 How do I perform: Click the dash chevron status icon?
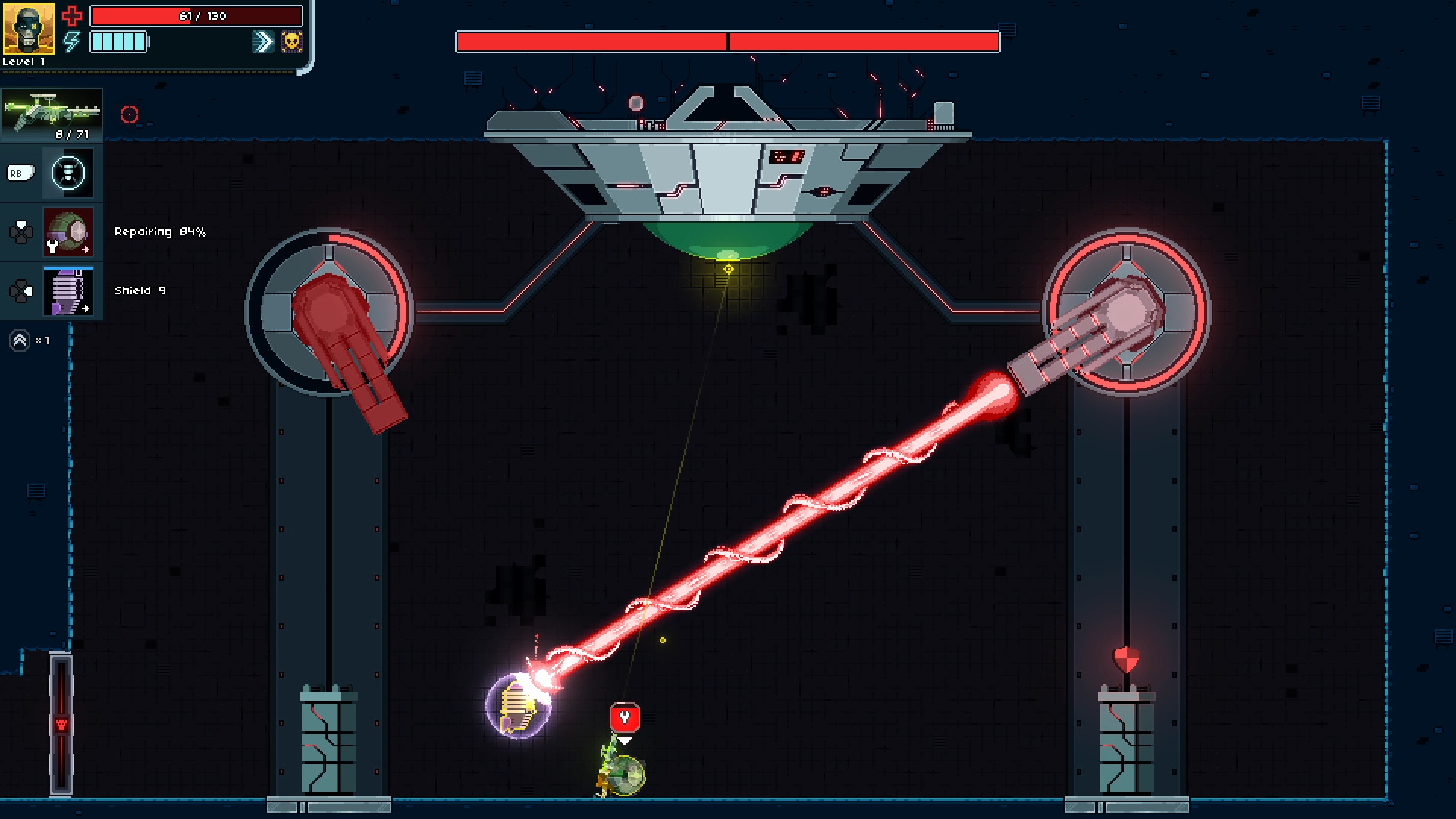point(262,42)
